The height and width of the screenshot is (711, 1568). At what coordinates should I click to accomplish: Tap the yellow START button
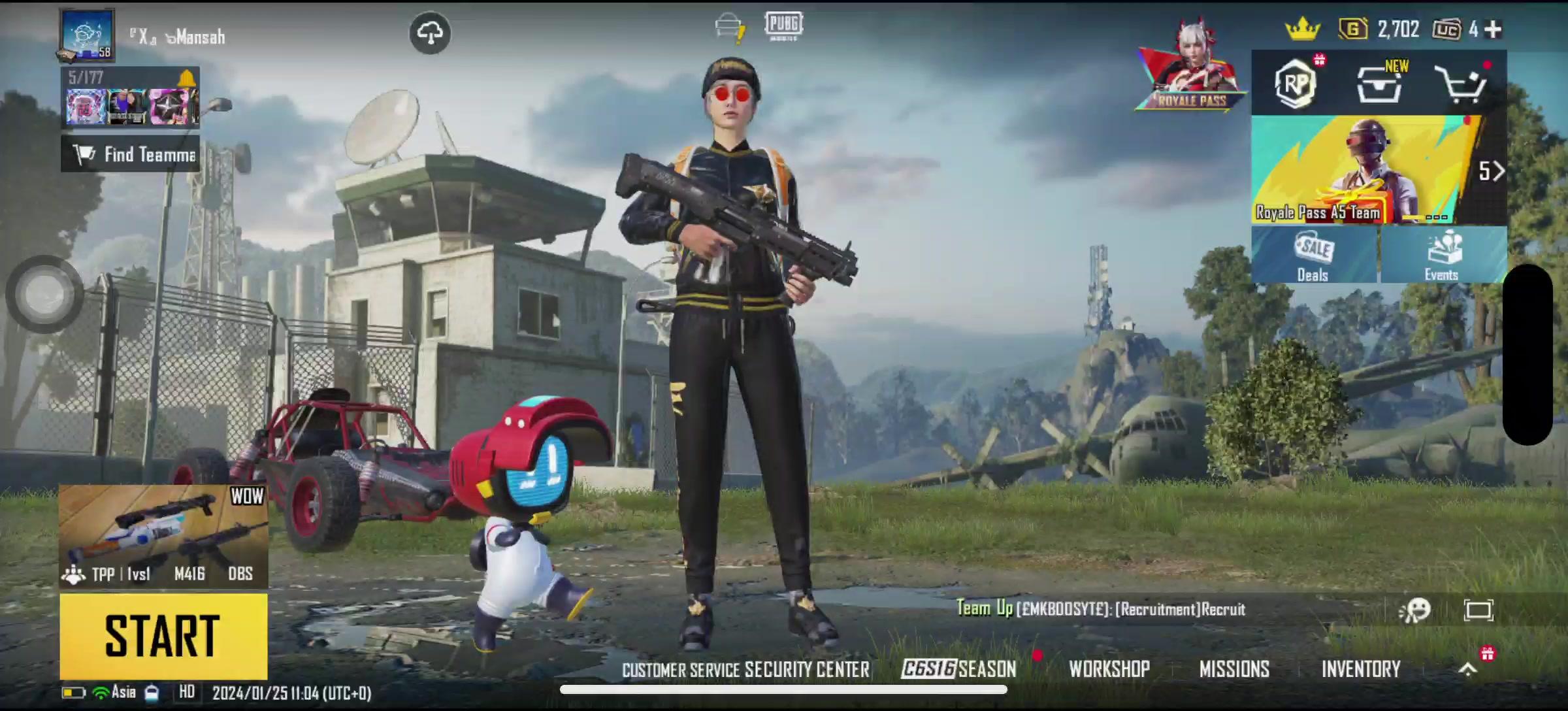[163, 636]
